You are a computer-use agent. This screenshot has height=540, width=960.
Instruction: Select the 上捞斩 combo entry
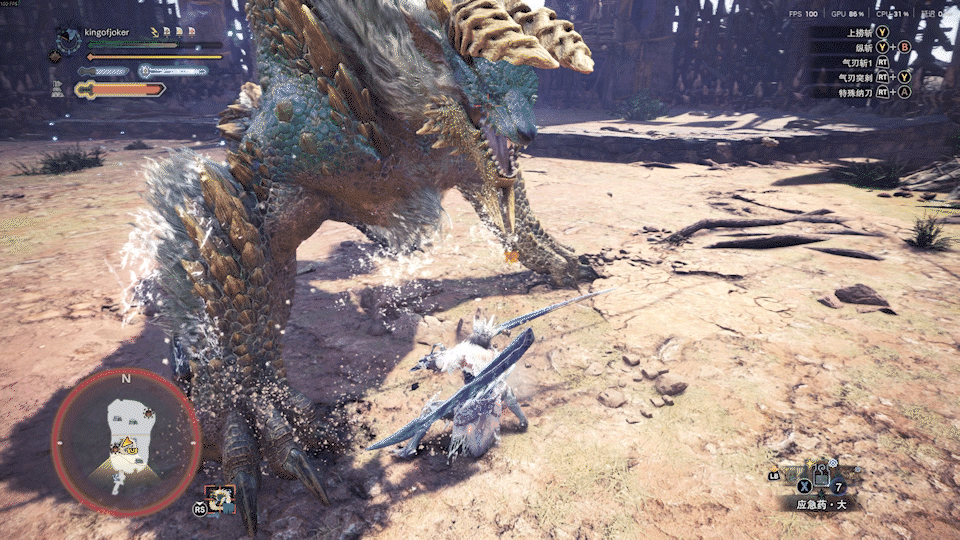coord(860,32)
